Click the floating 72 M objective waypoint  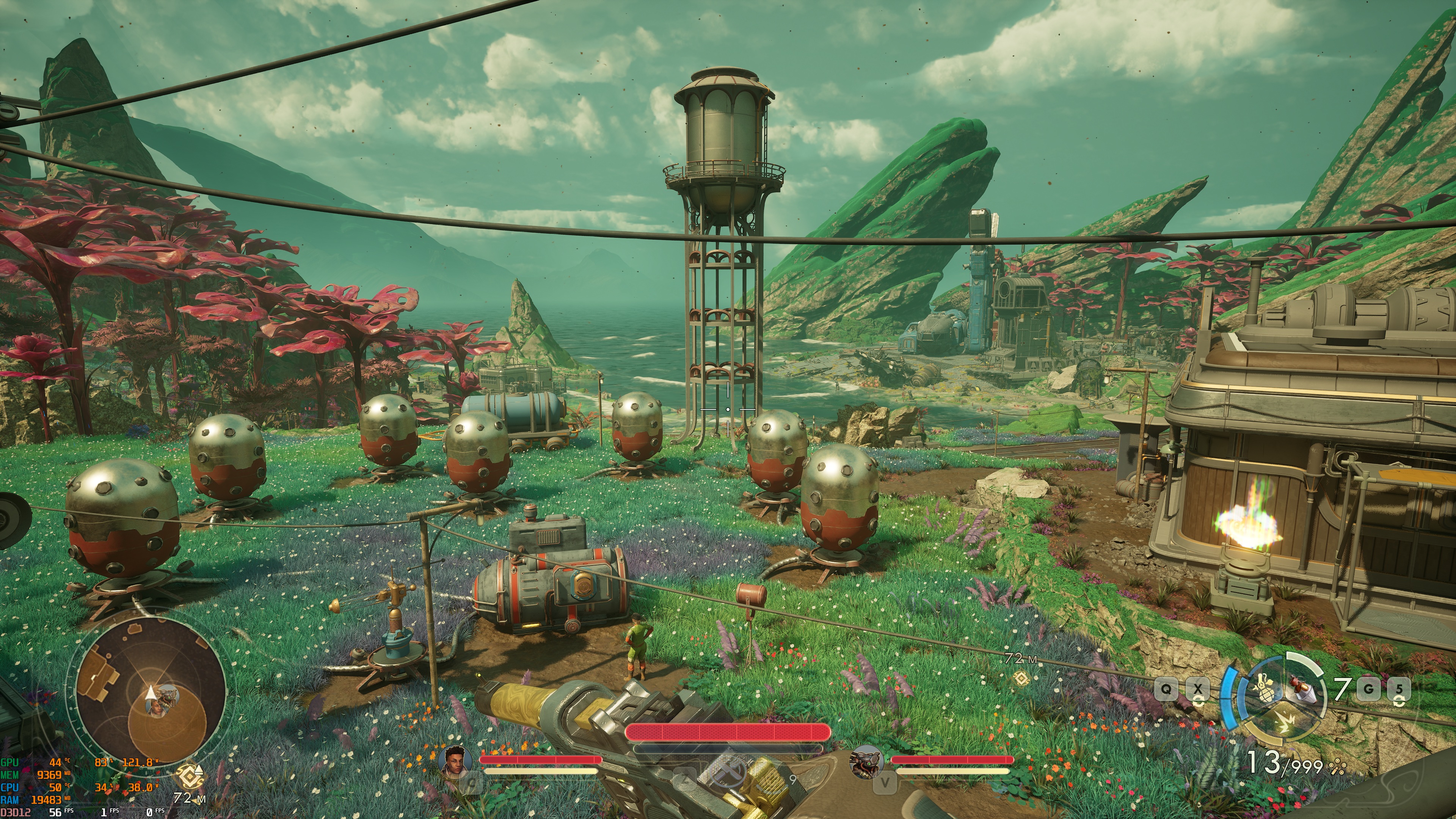(x=1021, y=677)
